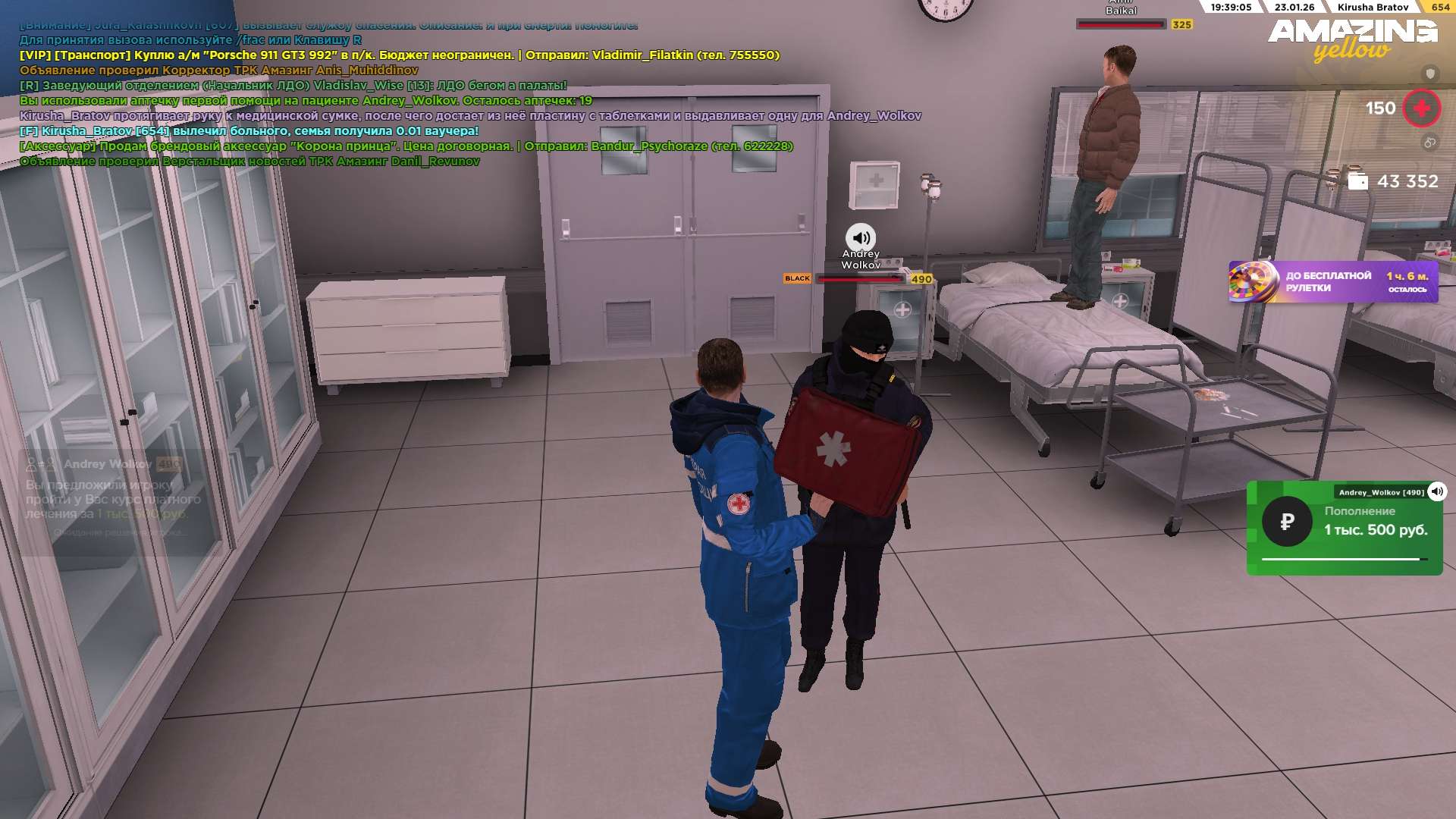The height and width of the screenshot is (819, 1456).
Task: Select the wallet icon beside 43 352
Action: (x=1358, y=181)
